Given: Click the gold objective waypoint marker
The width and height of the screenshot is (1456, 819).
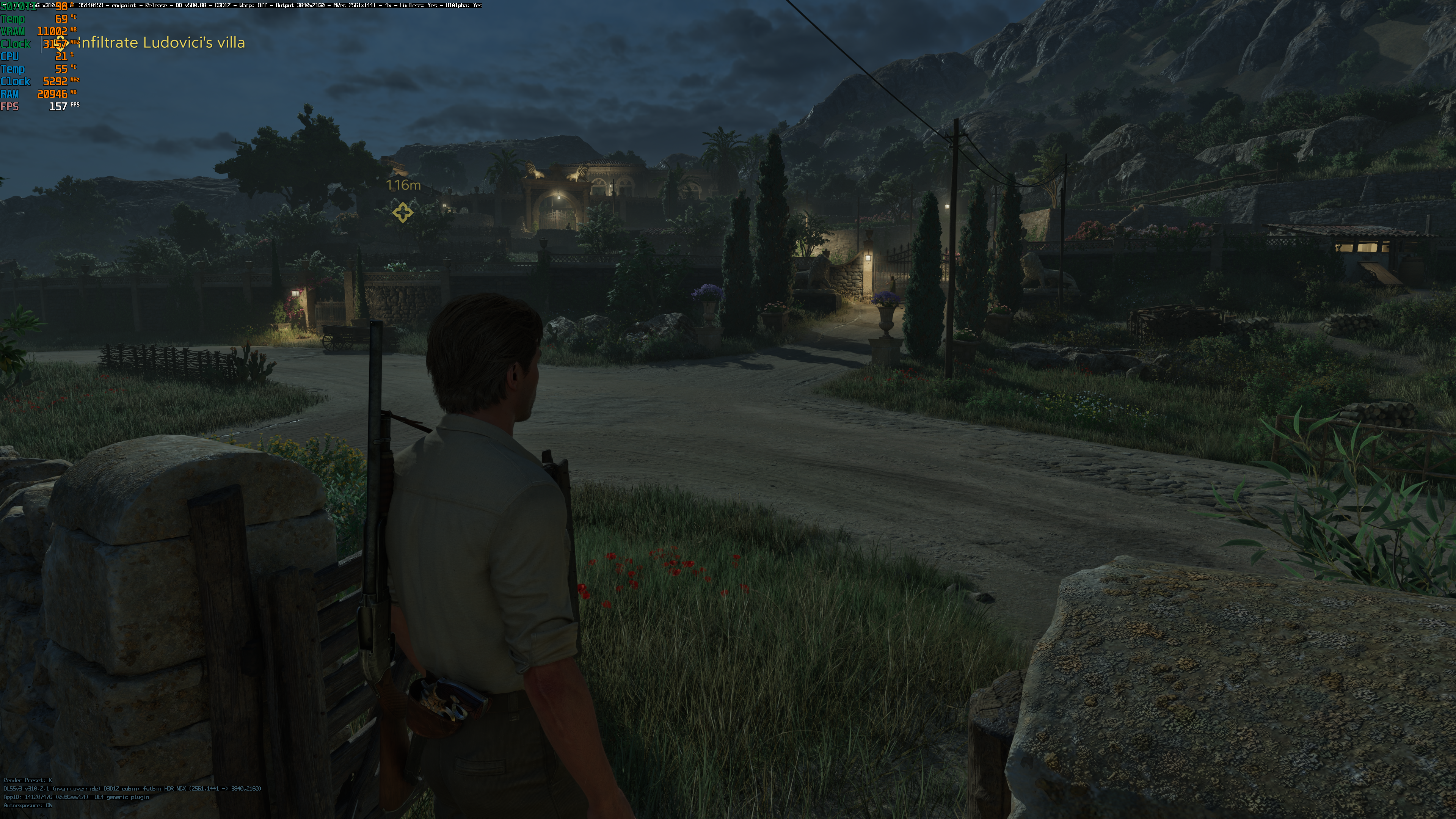Looking at the screenshot, I should point(402,212).
